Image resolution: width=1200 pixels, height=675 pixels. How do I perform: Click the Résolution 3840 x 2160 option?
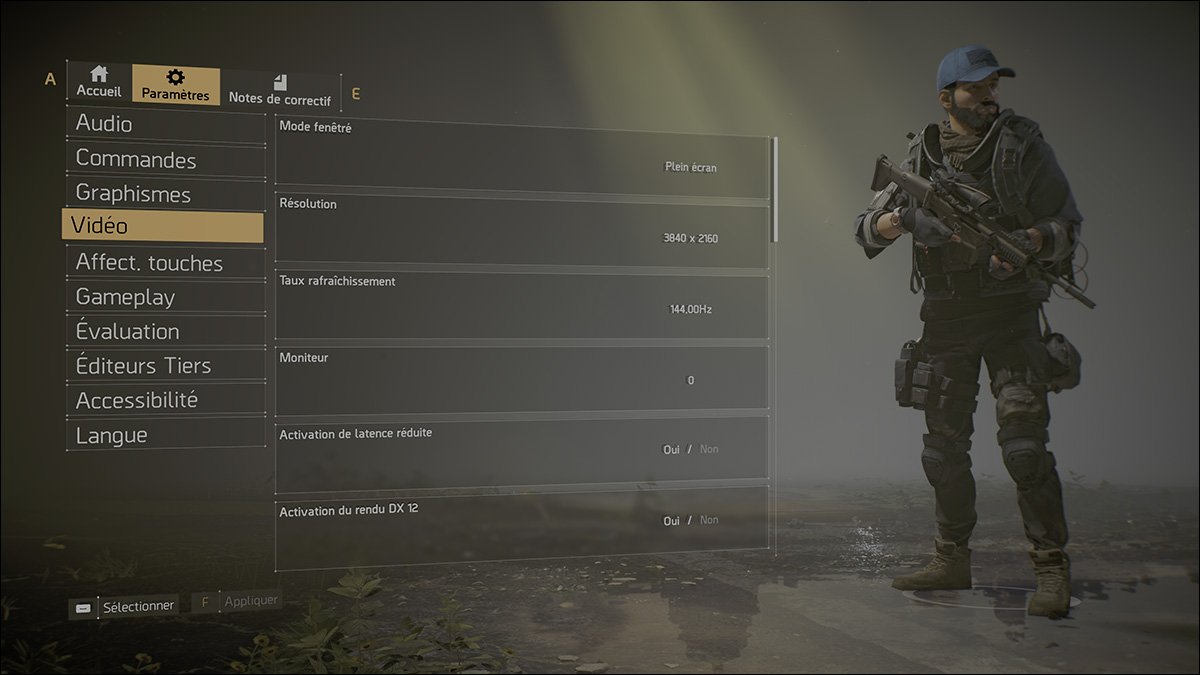690,238
